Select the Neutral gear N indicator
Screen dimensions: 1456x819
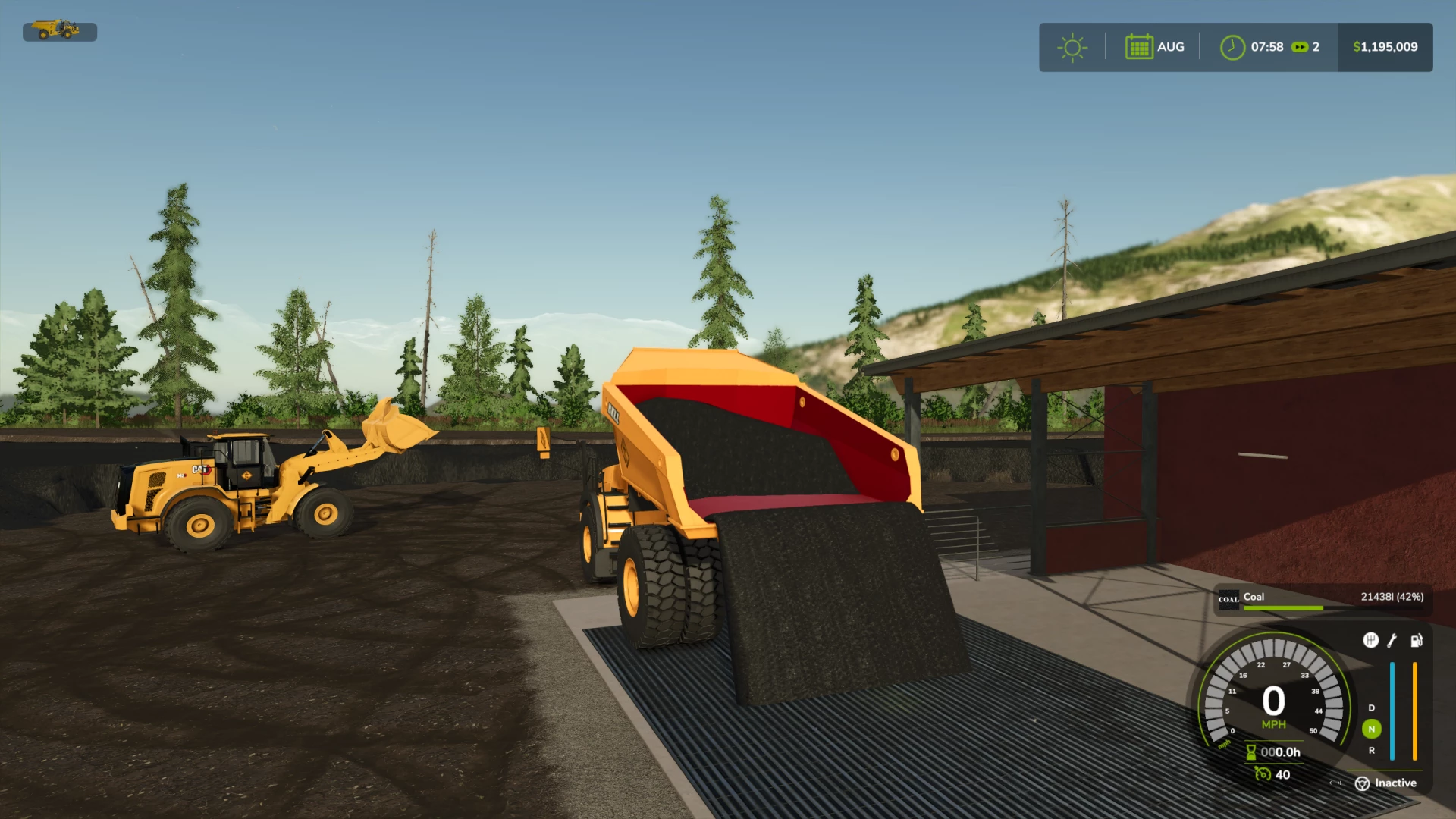tap(1371, 729)
